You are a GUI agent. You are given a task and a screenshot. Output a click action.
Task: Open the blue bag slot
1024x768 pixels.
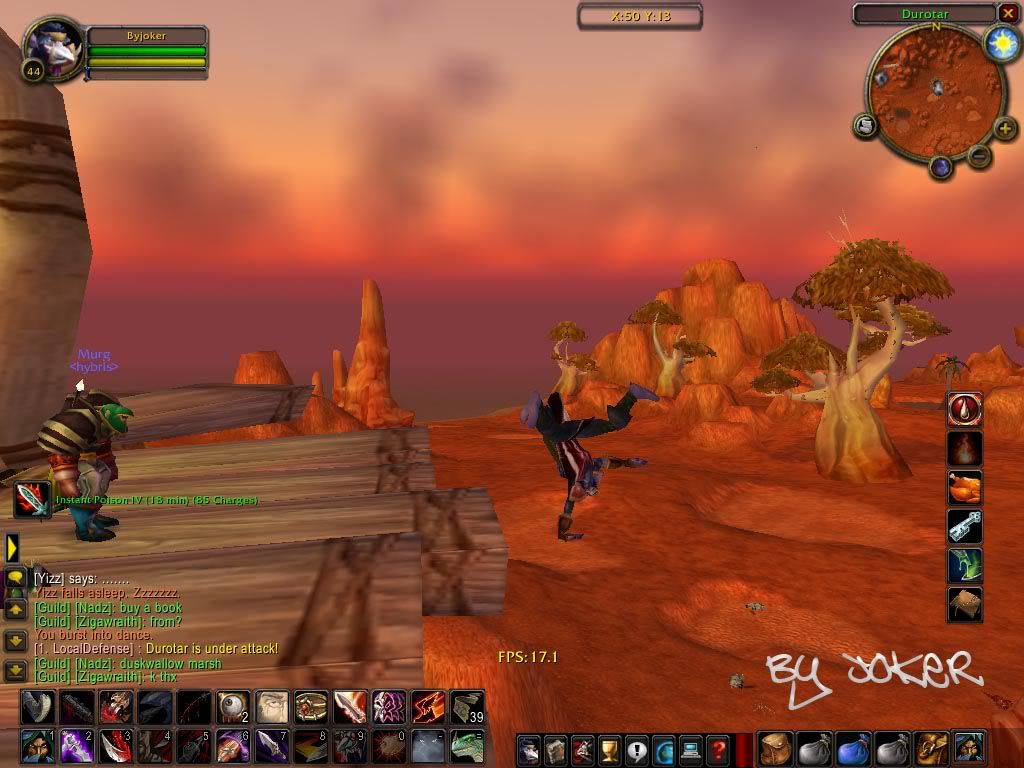[852, 748]
